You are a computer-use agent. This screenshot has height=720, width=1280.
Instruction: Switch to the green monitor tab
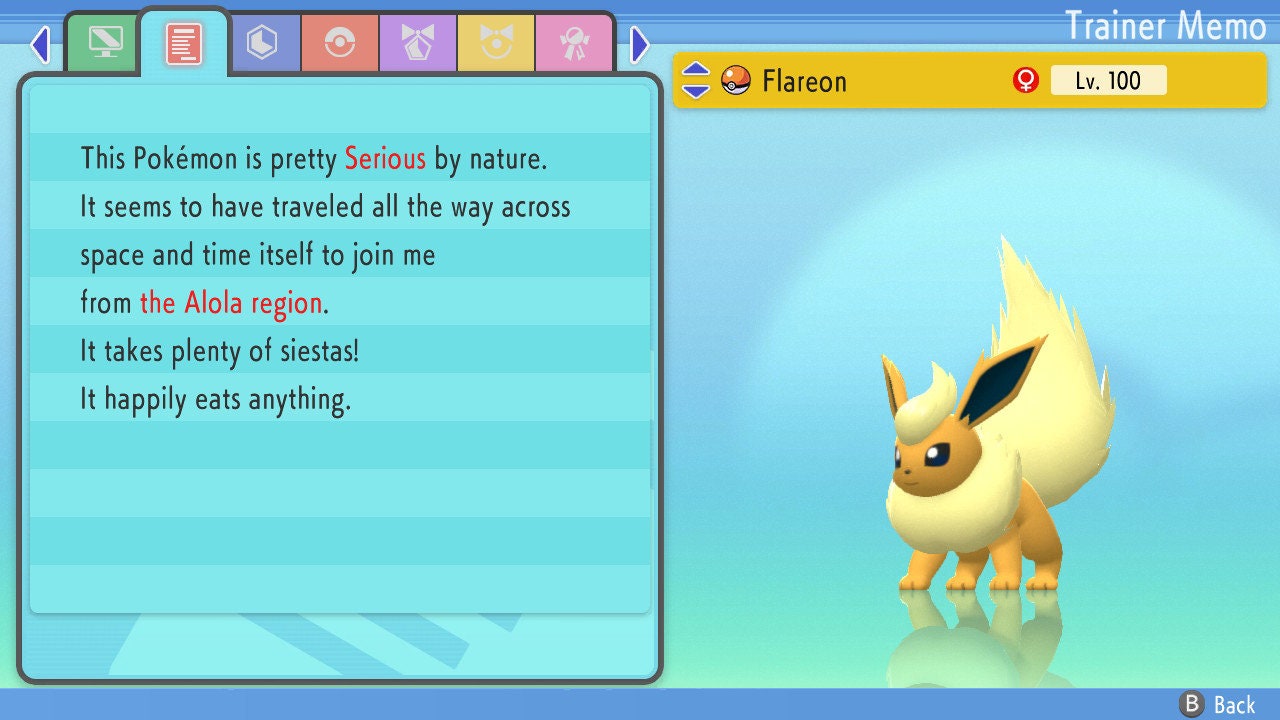point(104,43)
